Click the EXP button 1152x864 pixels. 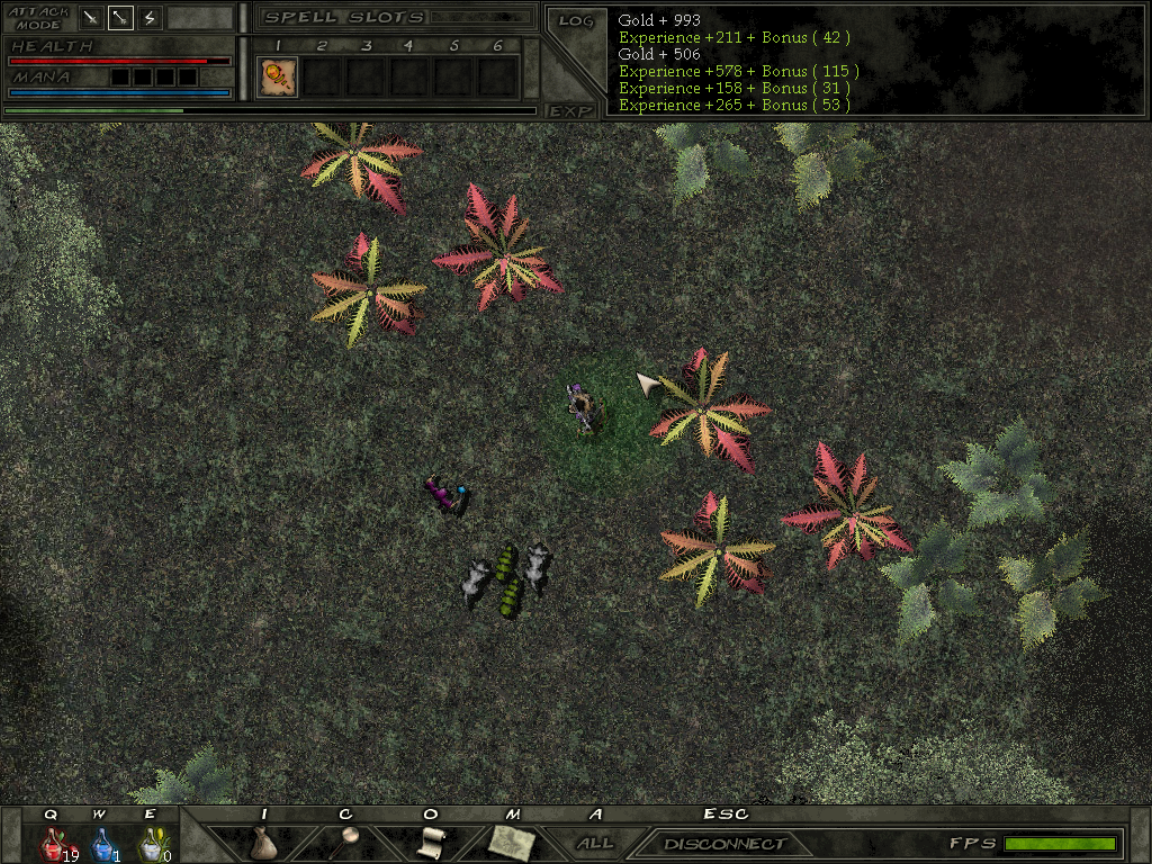571,111
